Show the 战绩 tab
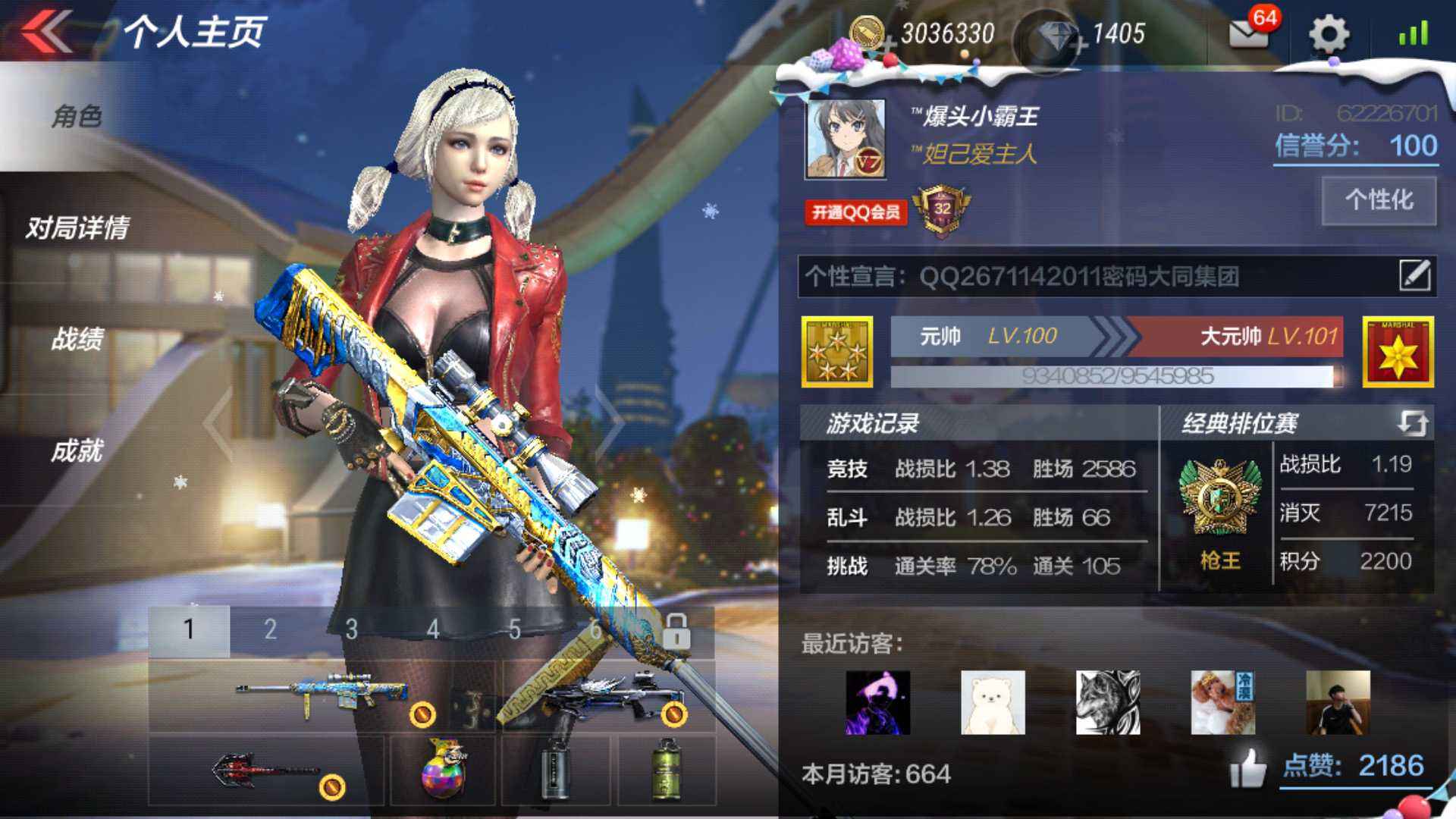 click(77, 339)
